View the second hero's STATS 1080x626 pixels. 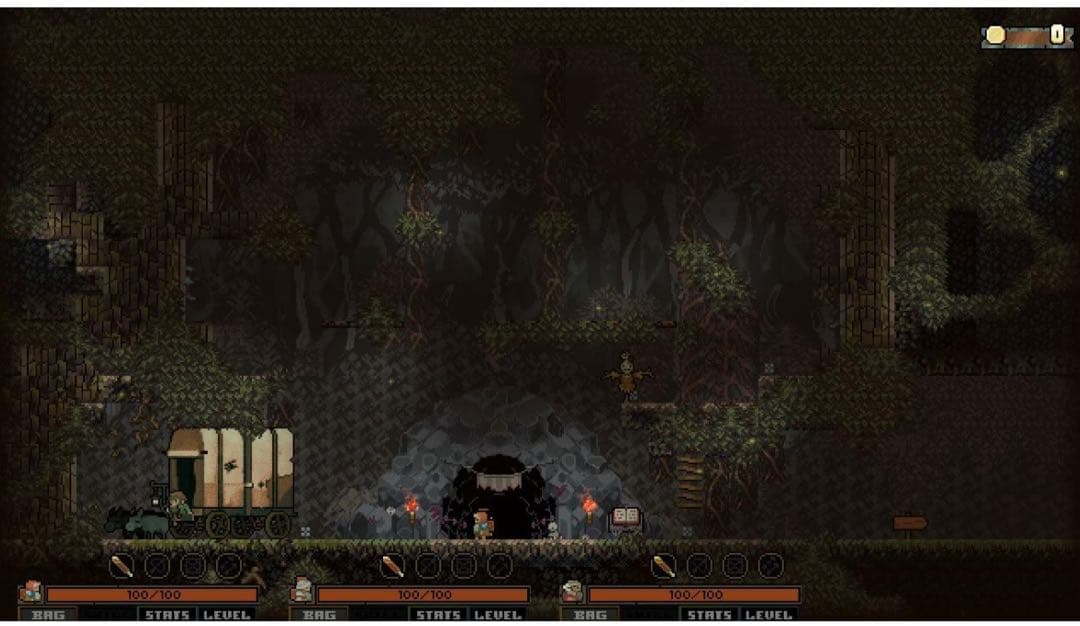coord(438,615)
